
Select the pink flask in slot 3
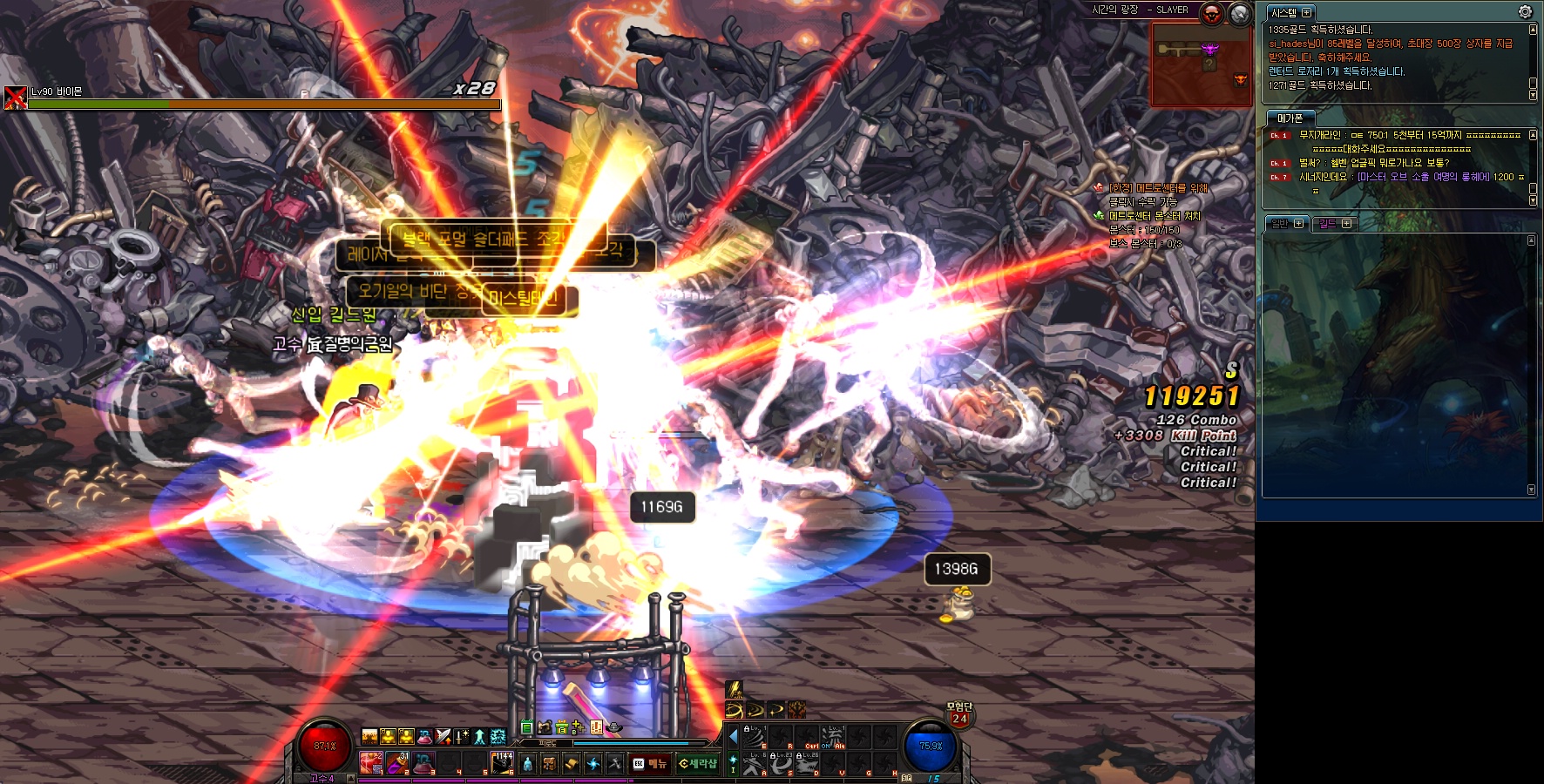pyautogui.click(x=423, y=763)
